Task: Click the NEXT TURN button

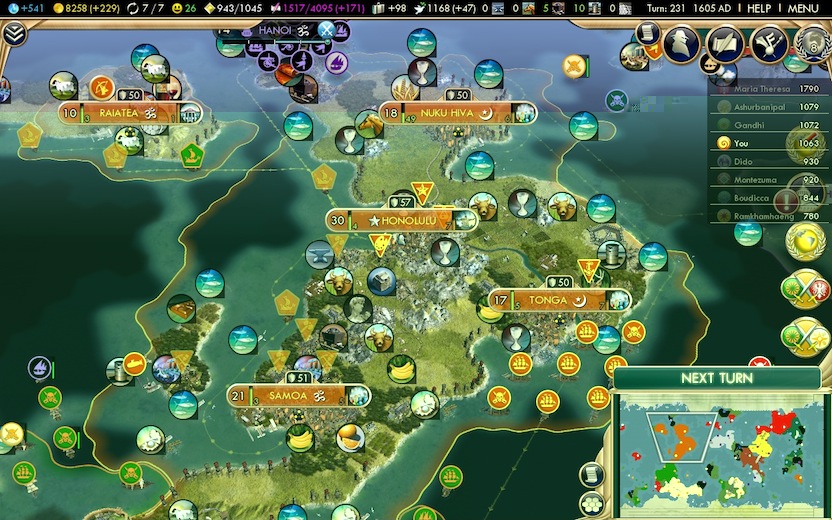Action: 716,378
